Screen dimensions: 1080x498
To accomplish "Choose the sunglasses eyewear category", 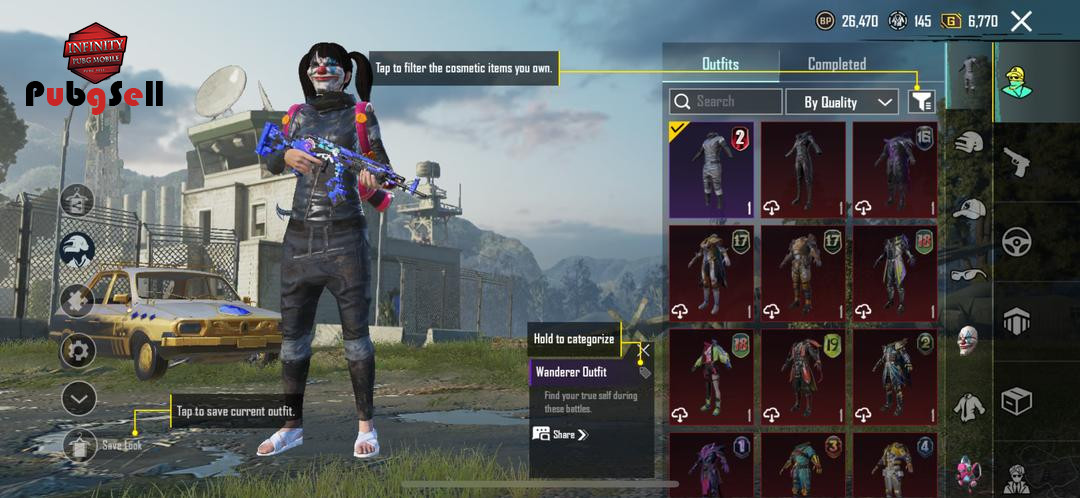I will coord(968,274).
